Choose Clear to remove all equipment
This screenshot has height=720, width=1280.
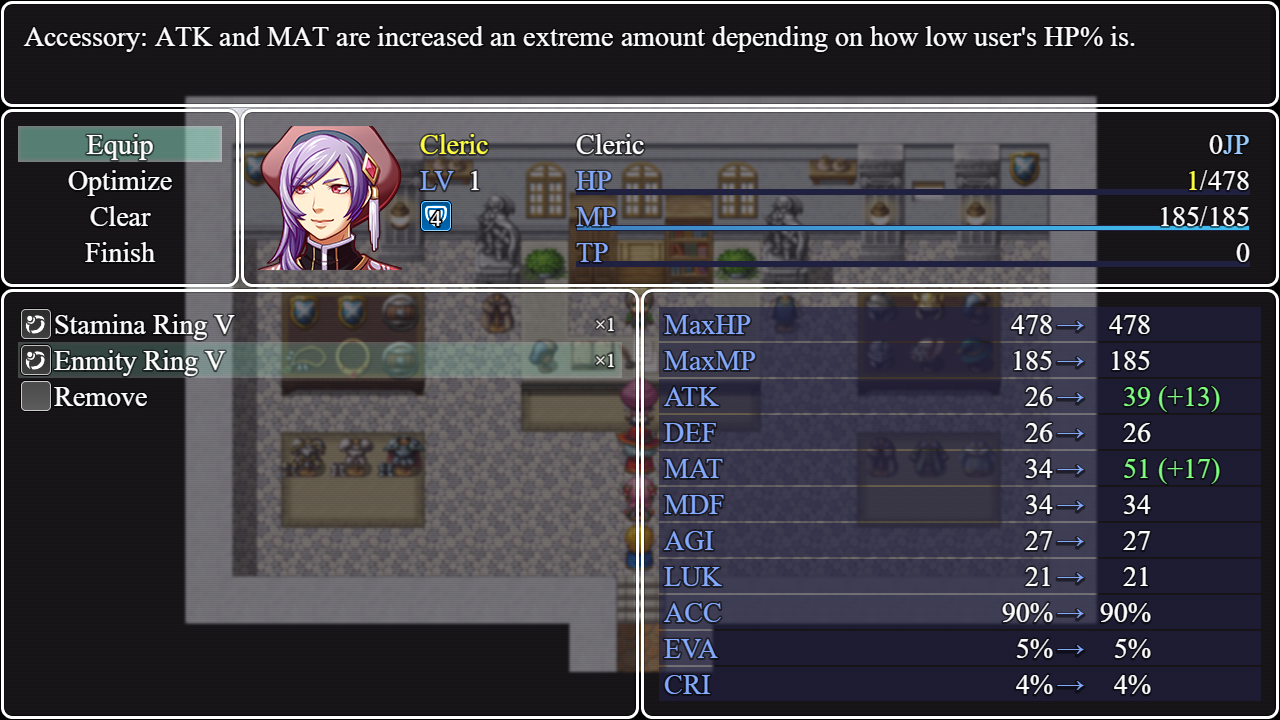point(120,217)
